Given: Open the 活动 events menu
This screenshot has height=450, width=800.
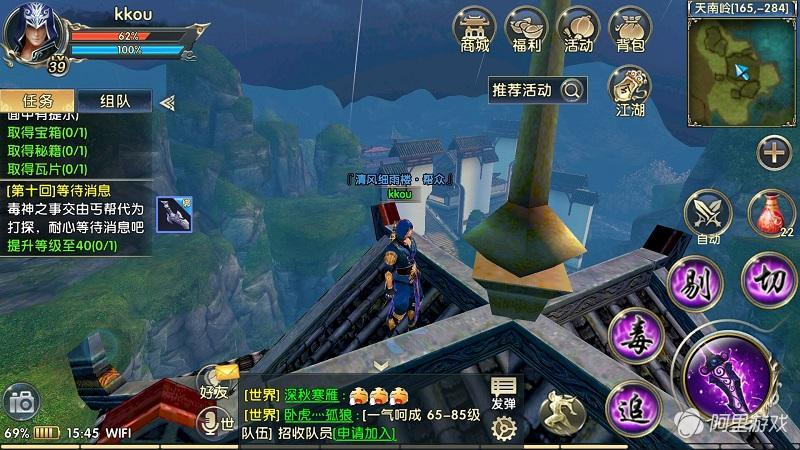Looking at the screenshot, I should coord(578,29).
